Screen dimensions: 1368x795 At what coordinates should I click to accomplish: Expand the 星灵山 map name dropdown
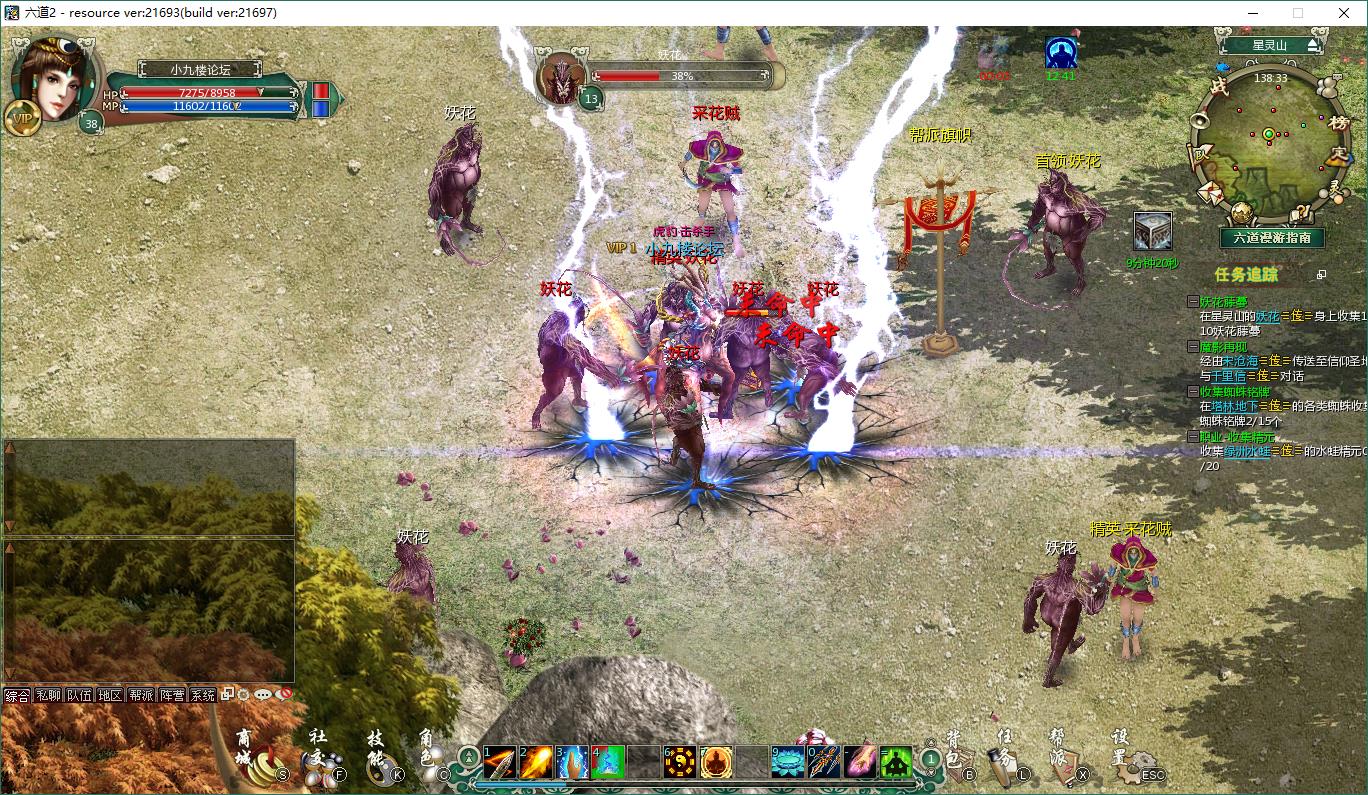pyautogui.click(x=1312, y=45)
